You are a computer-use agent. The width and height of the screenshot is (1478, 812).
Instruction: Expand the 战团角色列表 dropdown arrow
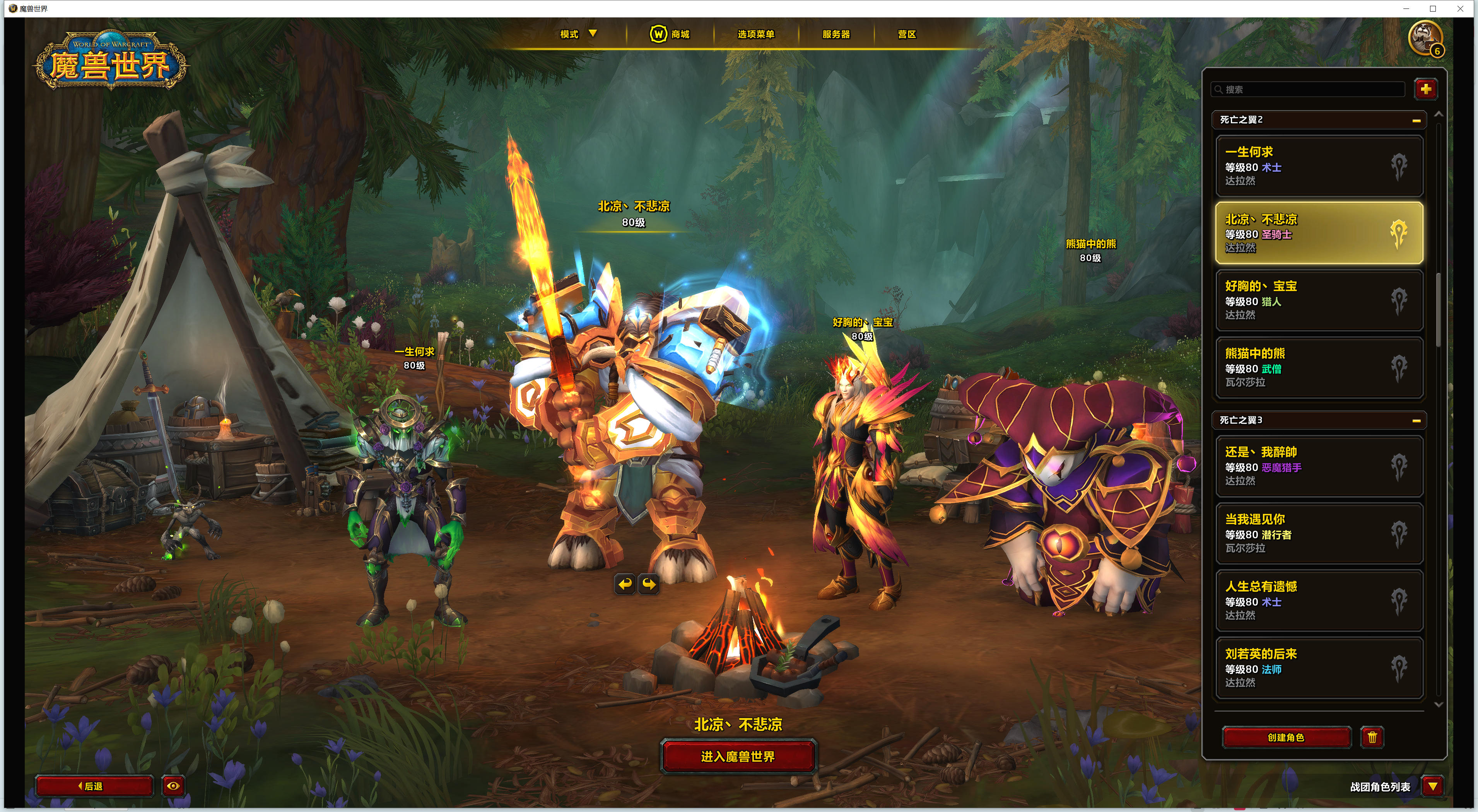pos(1433,786)
